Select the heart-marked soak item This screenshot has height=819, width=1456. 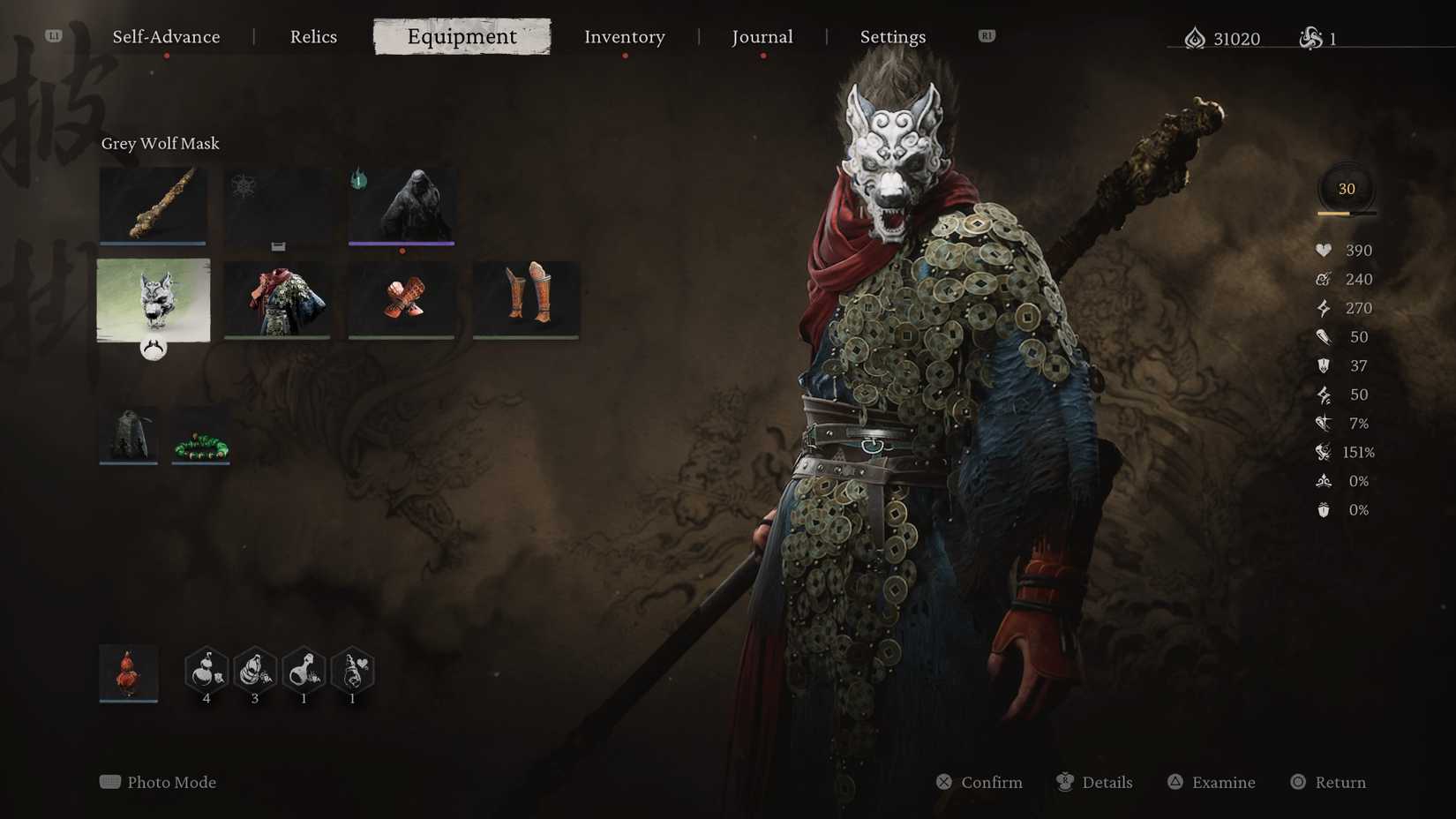(351, 672)
